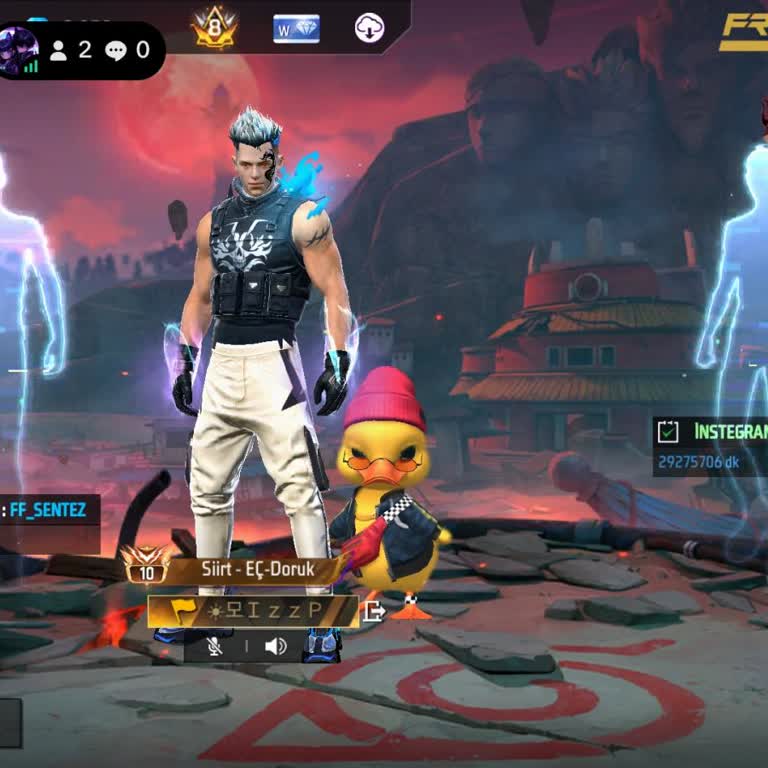
Task: Open the stream chat comments bubble
Action: coord(127,49)
